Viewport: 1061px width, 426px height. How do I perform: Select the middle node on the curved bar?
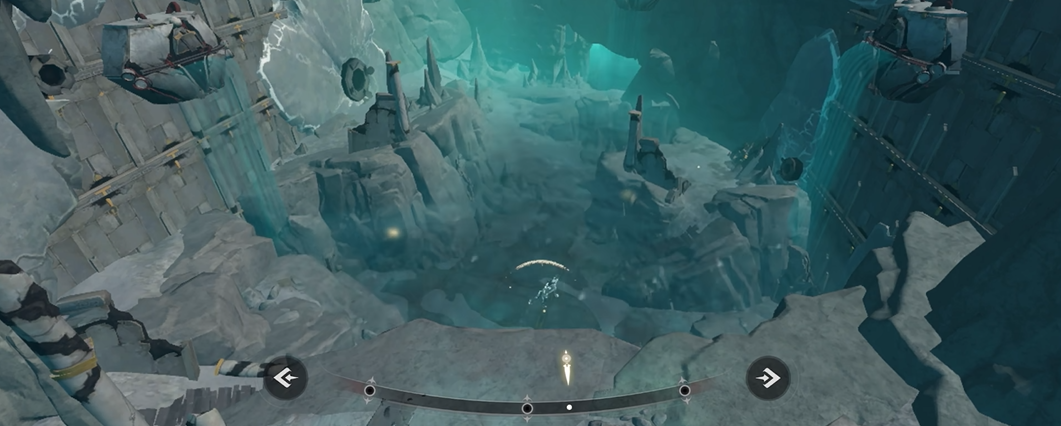(x=527, y=408)
